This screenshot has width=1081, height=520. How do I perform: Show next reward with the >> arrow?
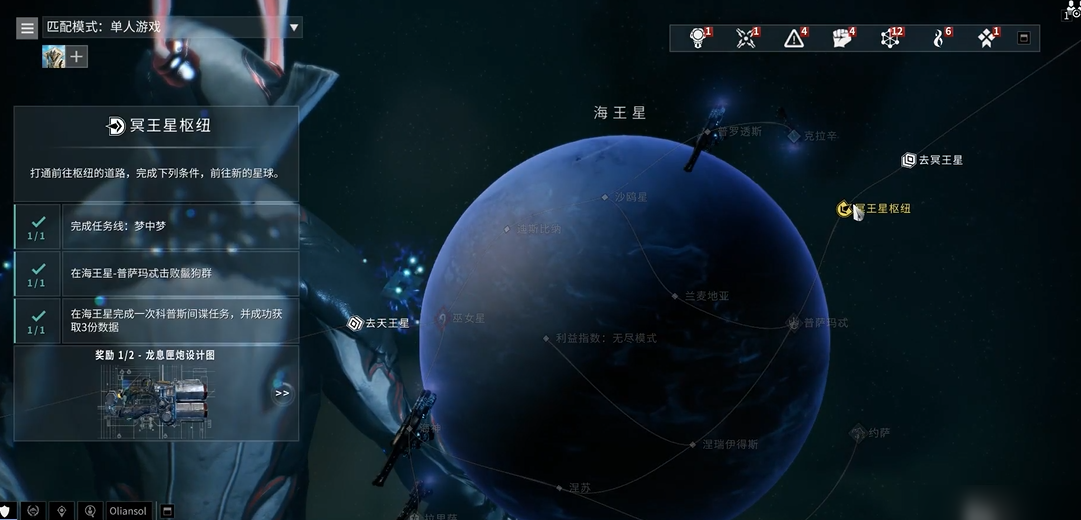282,393
